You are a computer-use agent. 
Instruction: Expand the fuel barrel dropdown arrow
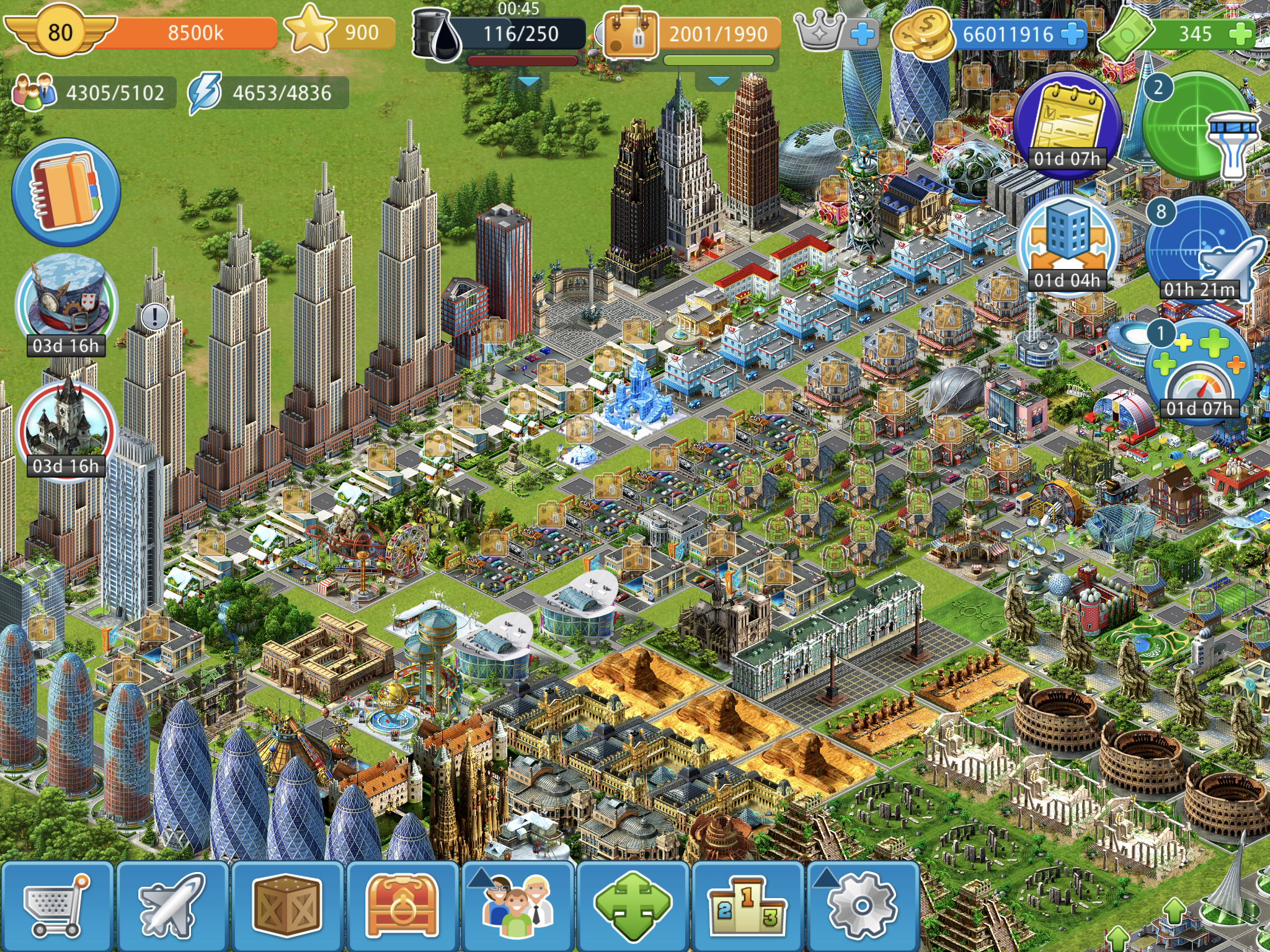pyautogui.click(x=528, y=81)
